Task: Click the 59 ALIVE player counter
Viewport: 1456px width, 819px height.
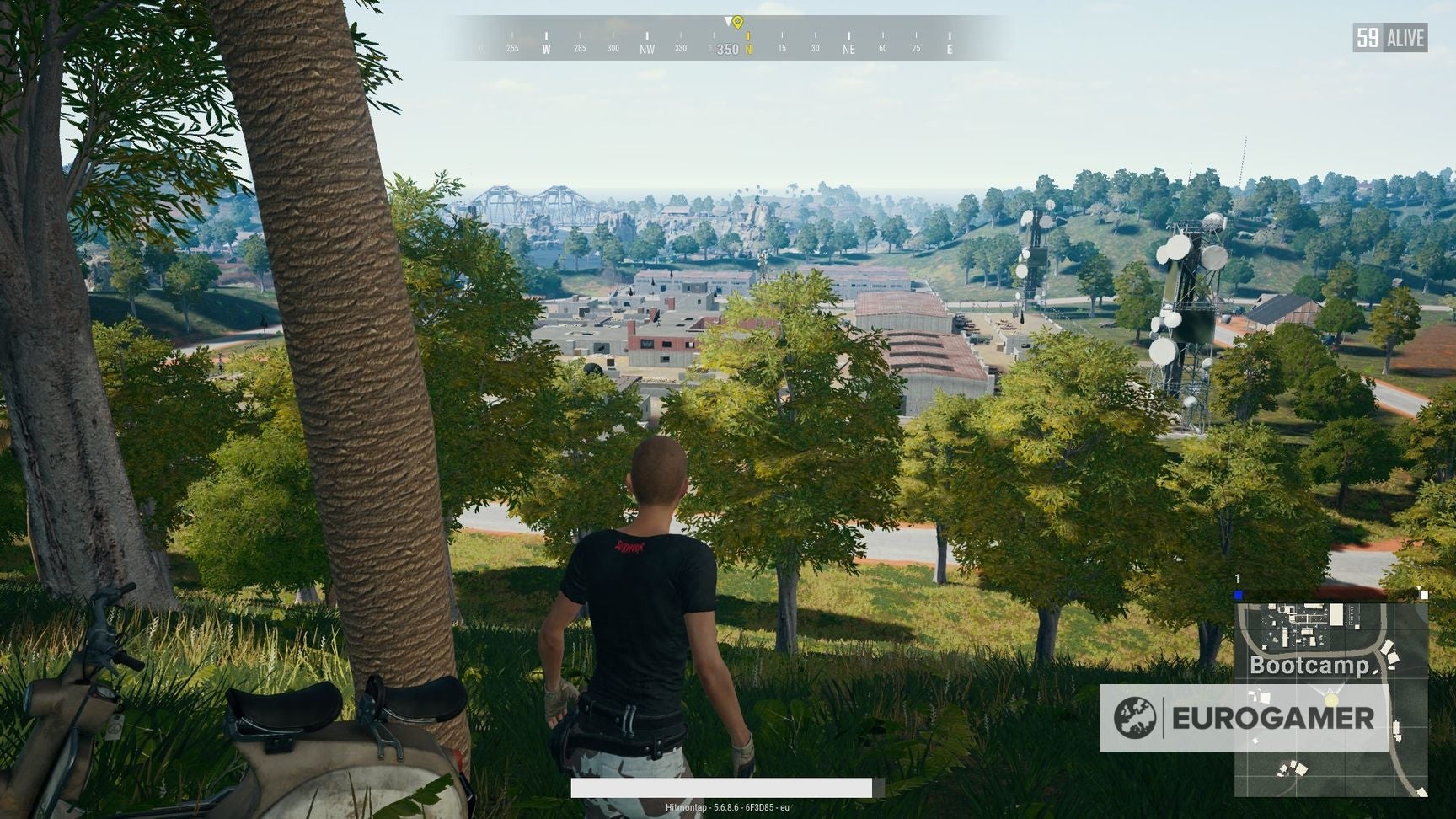Action: pos(1390,35)
